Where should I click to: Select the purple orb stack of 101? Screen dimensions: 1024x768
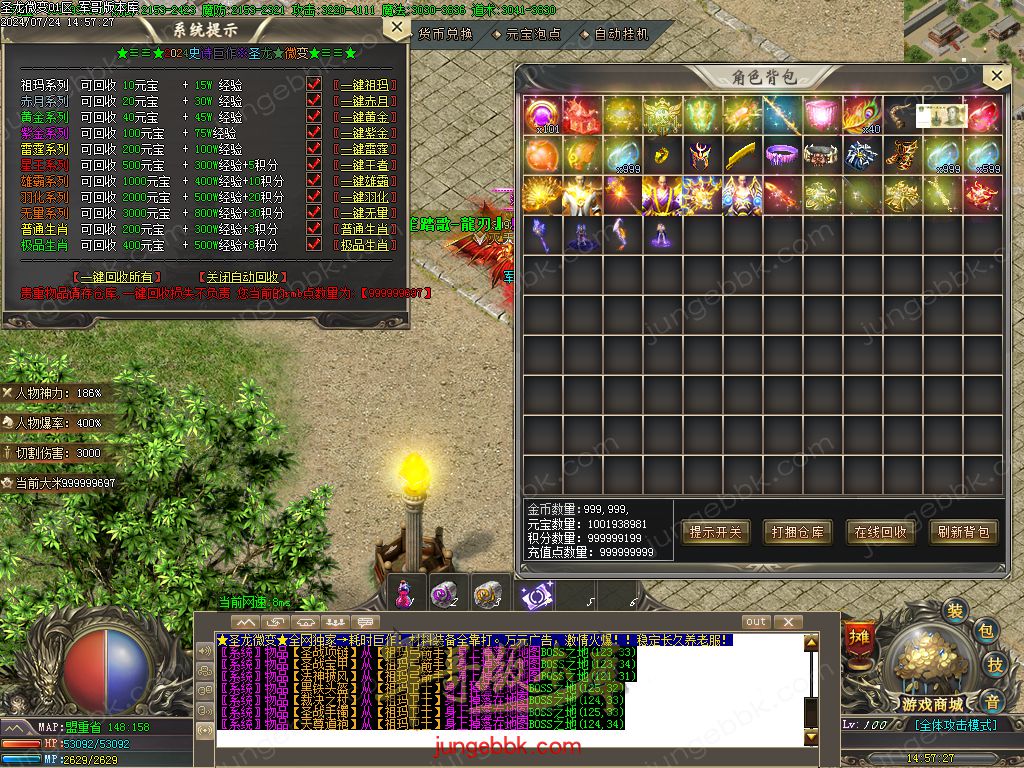click(542, 115)
